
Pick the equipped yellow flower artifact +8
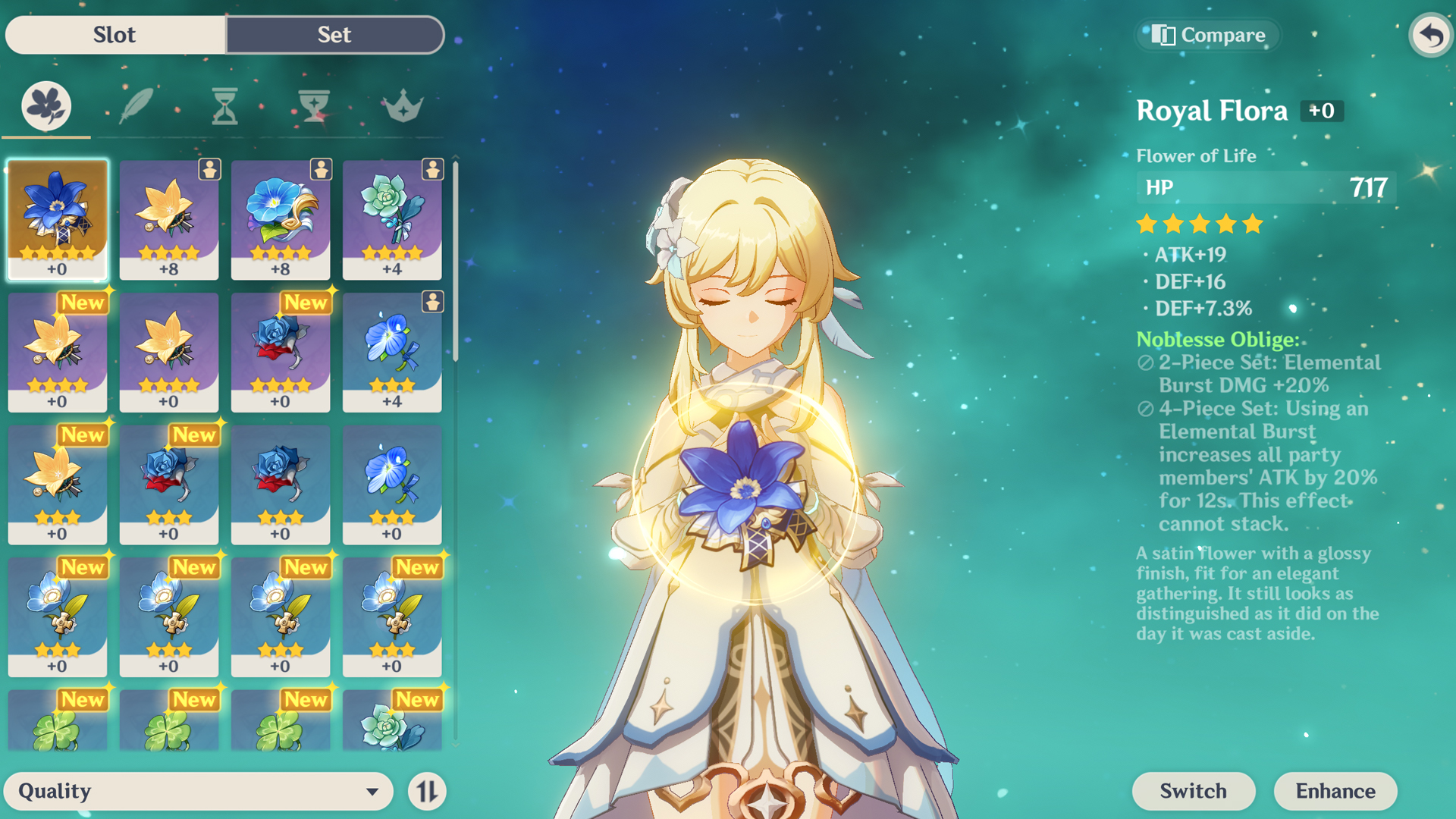(x=169, y=219)
